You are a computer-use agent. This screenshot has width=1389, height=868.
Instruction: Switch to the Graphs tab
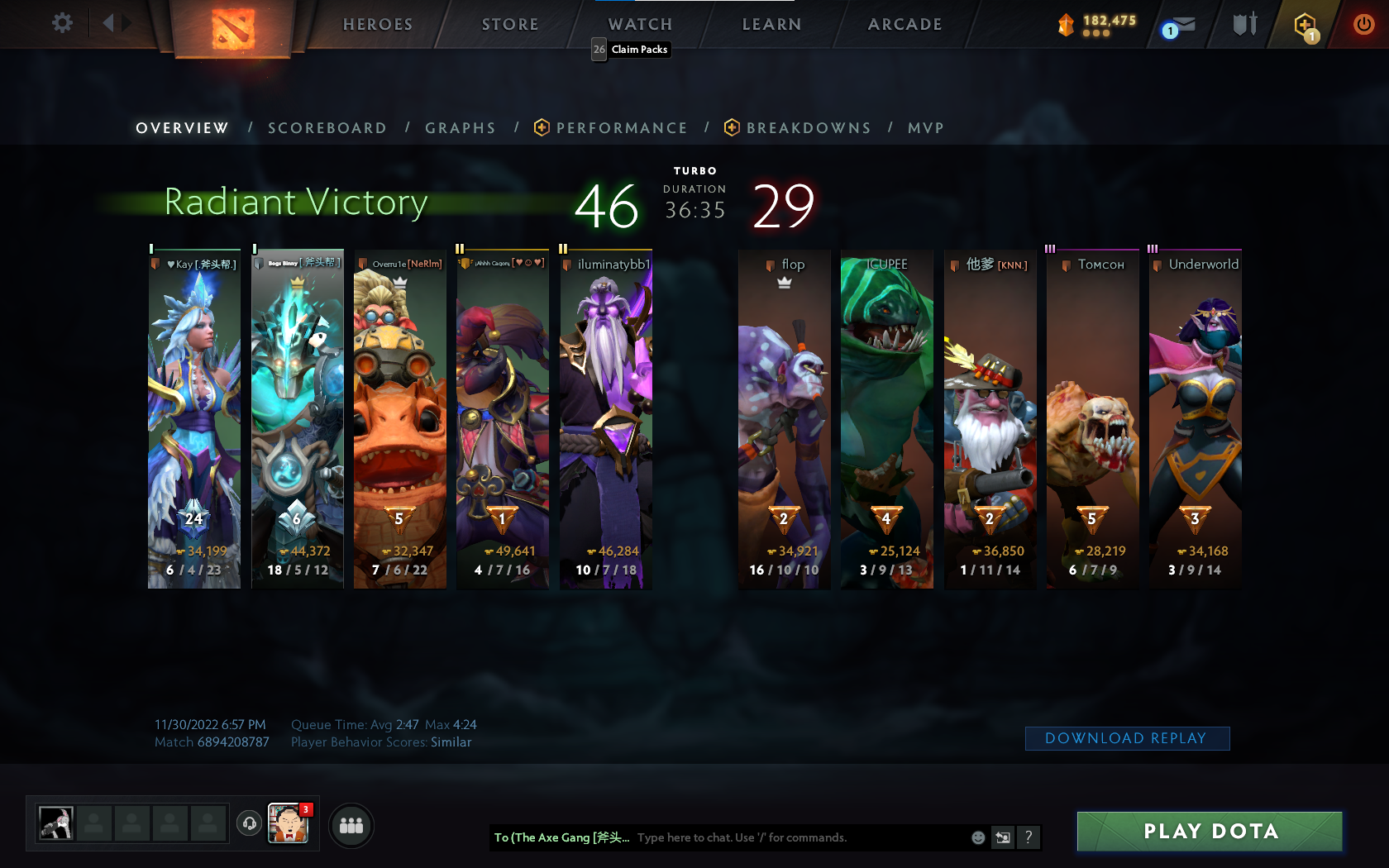(460, 128)
